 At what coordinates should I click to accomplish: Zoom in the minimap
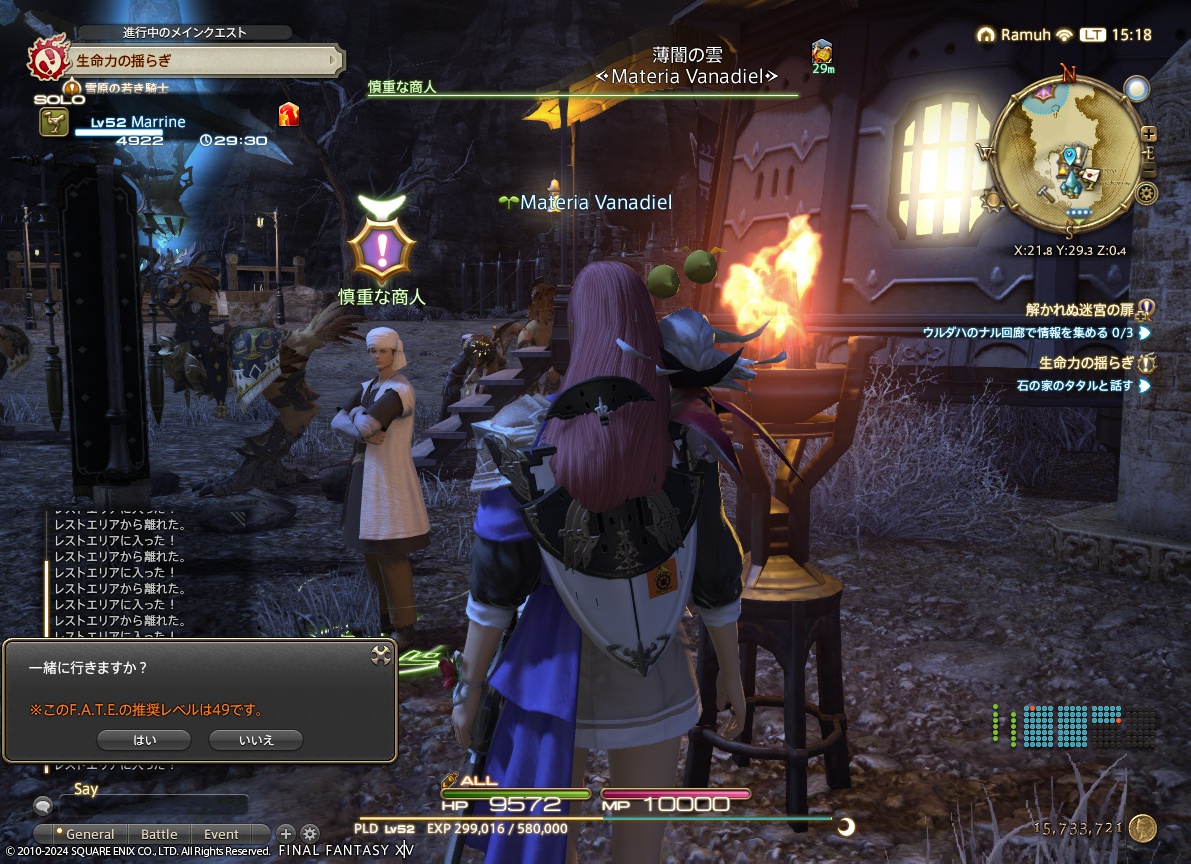pyautogui.click(x=1149, y=133)
